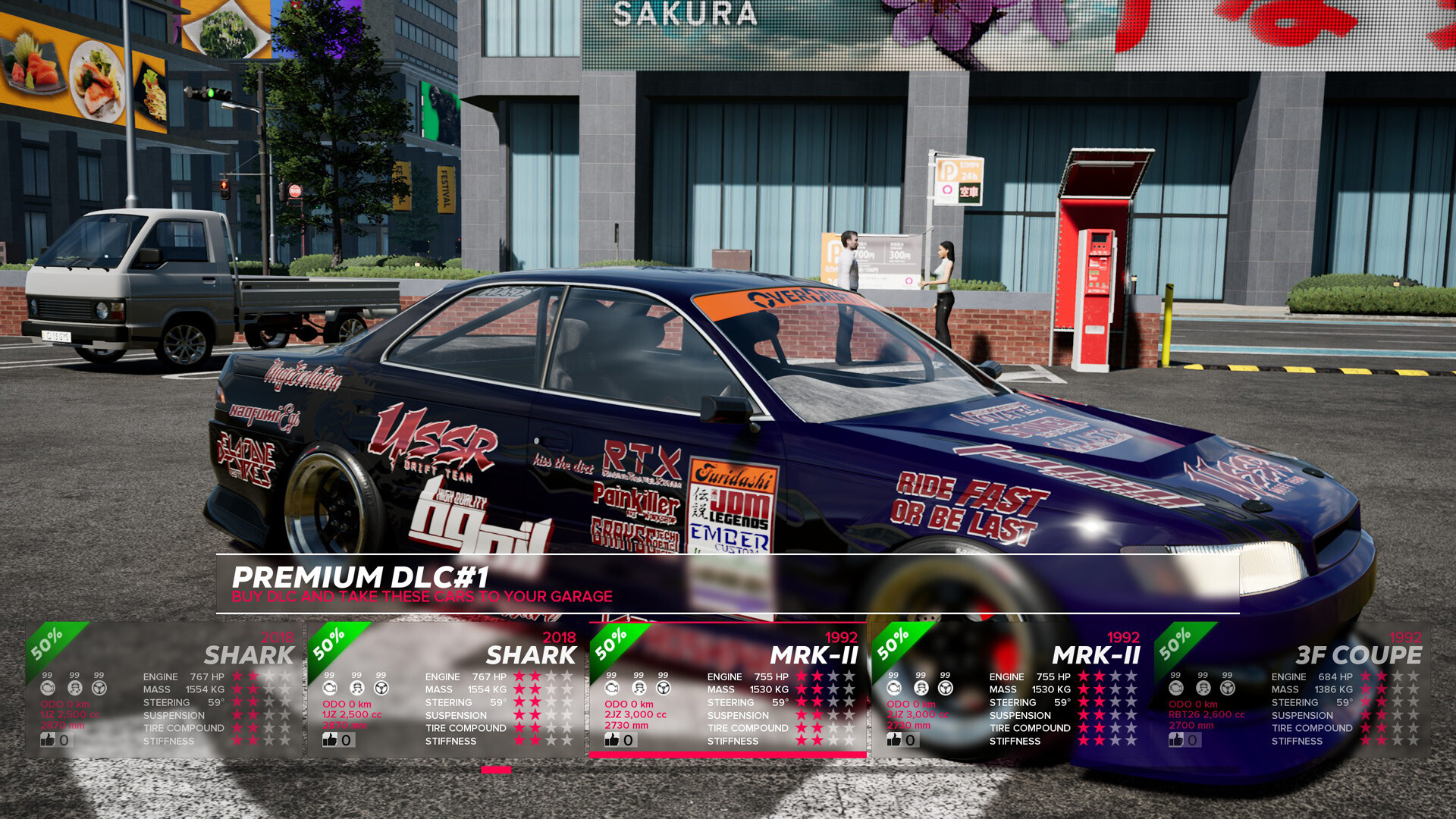Toggle the thumbs-up like on the highlighted MRK-II card
Viewport: 1456px width, 819px height.
(x=611, y=740)
